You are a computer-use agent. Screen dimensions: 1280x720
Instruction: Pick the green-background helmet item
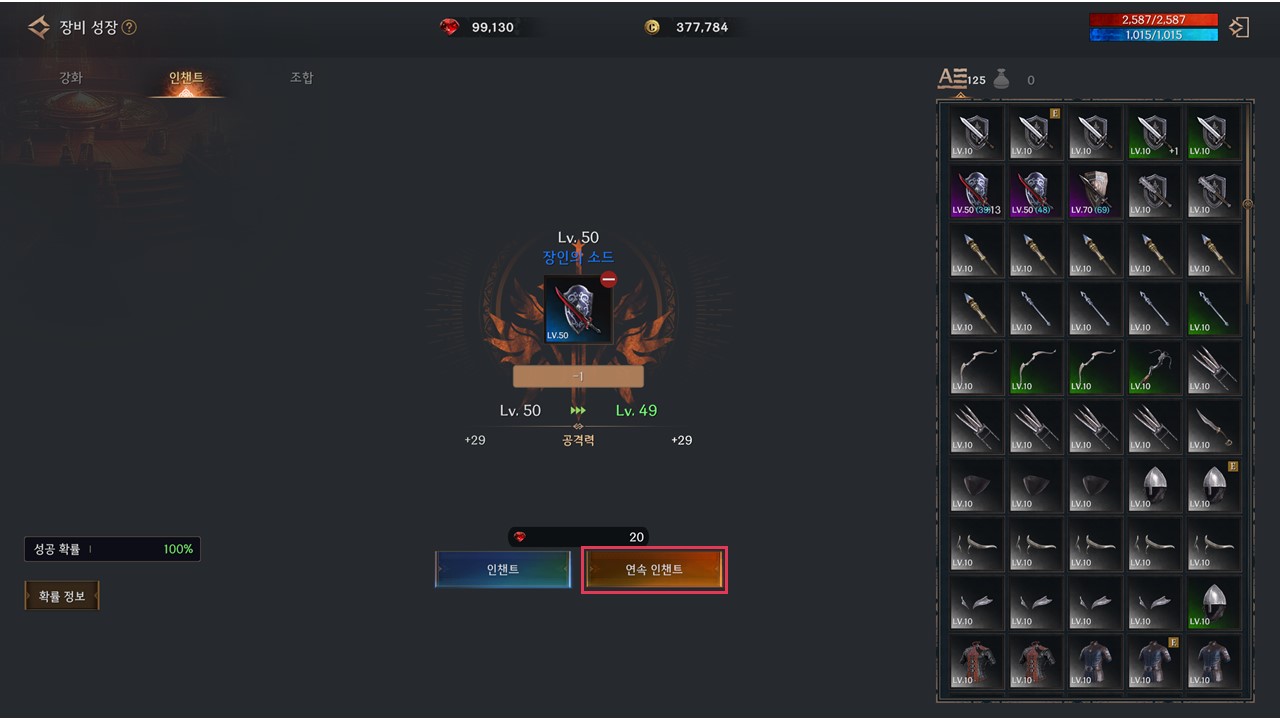[1212, 602]
